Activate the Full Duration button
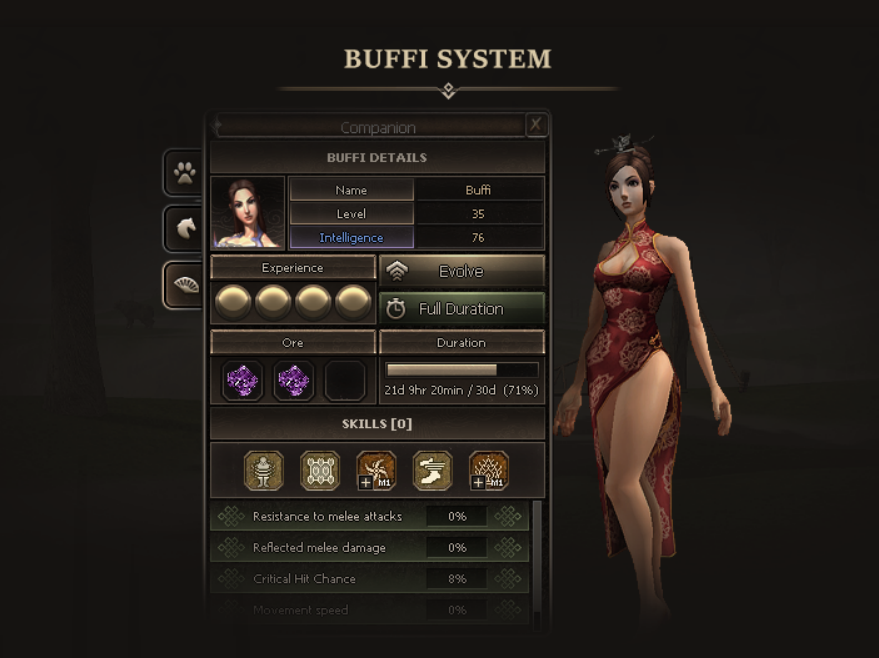Screen dimensions: 879x658 [461, 309]
